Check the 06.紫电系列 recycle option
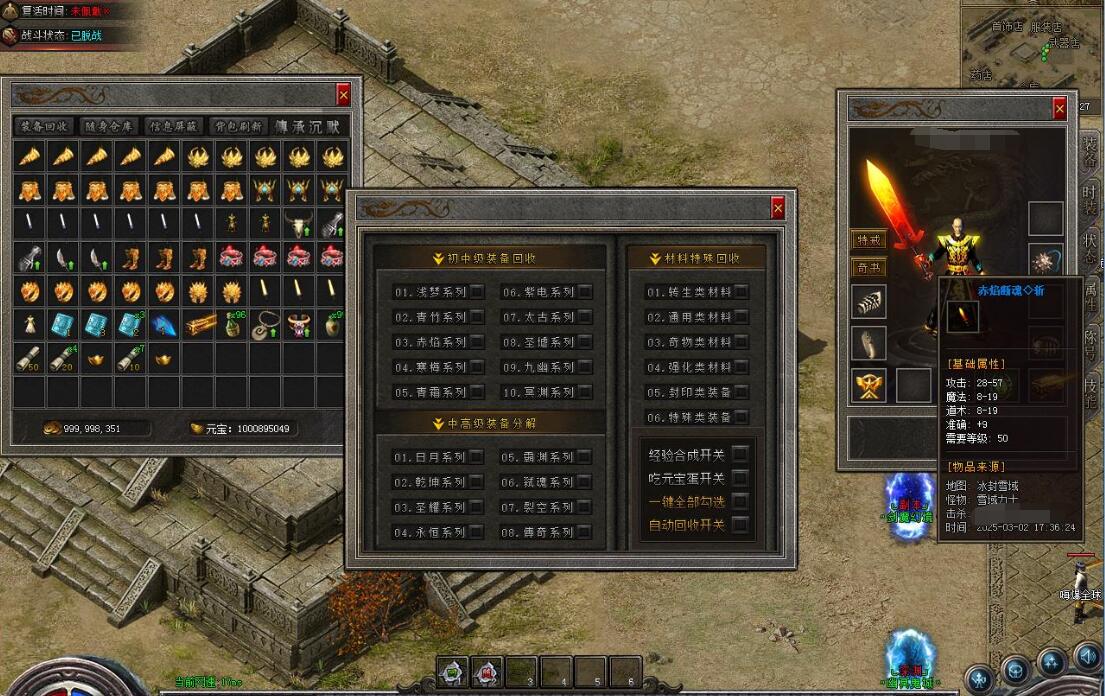Viewport: 1105px width, 696px height. (x=585, y=292)
